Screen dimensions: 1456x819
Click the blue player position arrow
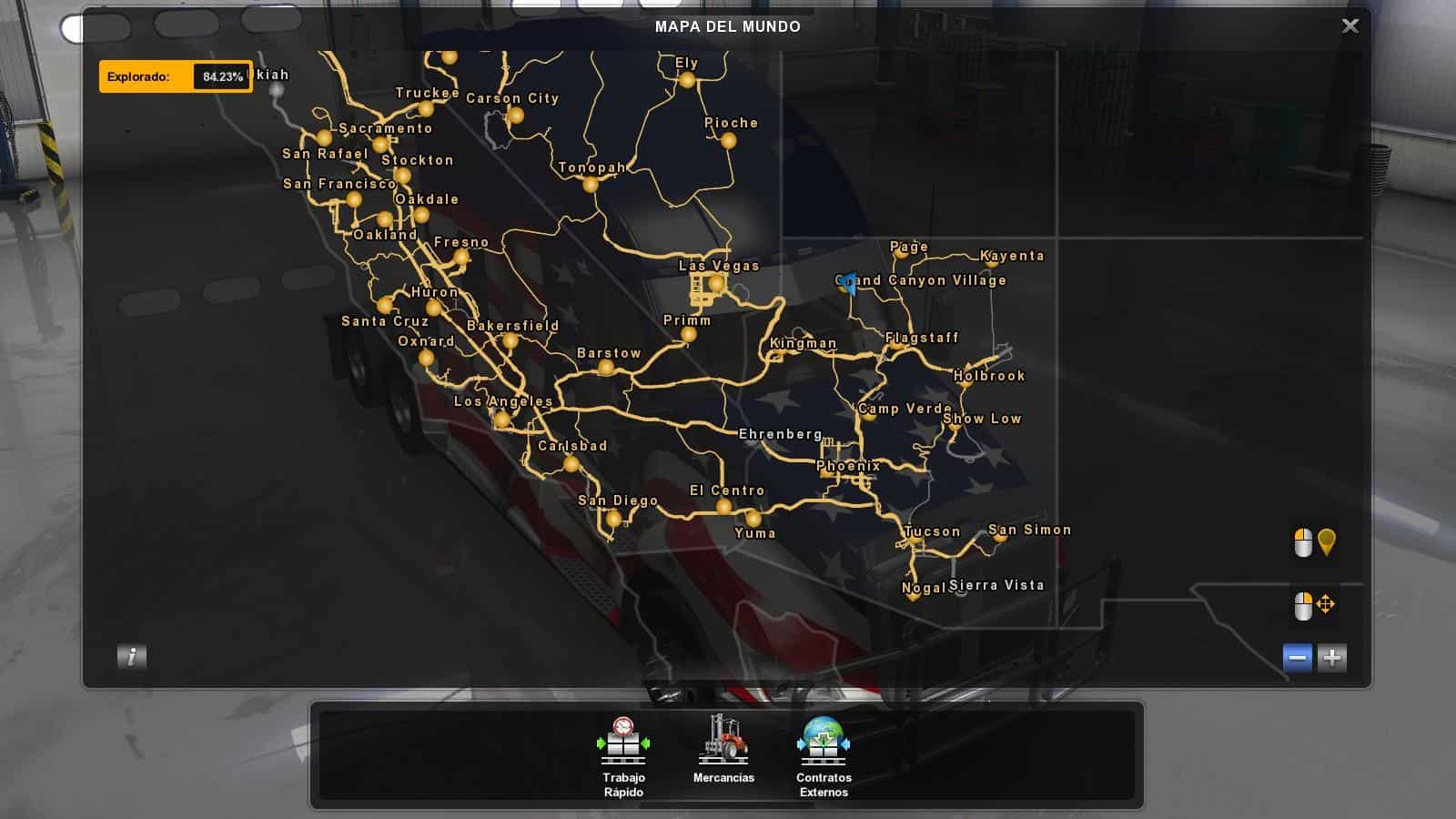[x=849, y=284]
